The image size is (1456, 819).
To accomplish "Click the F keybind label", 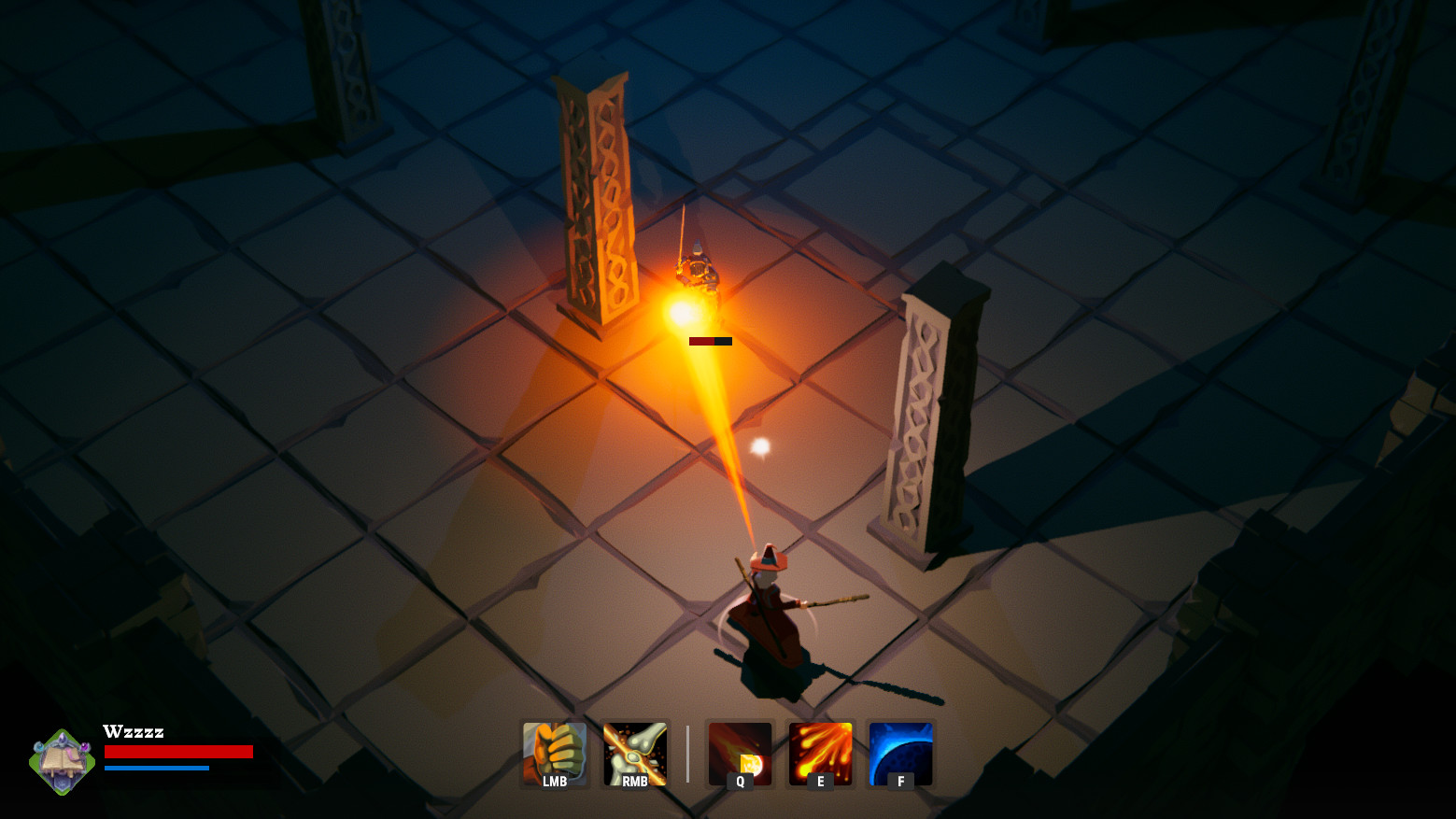I will 899,783.
